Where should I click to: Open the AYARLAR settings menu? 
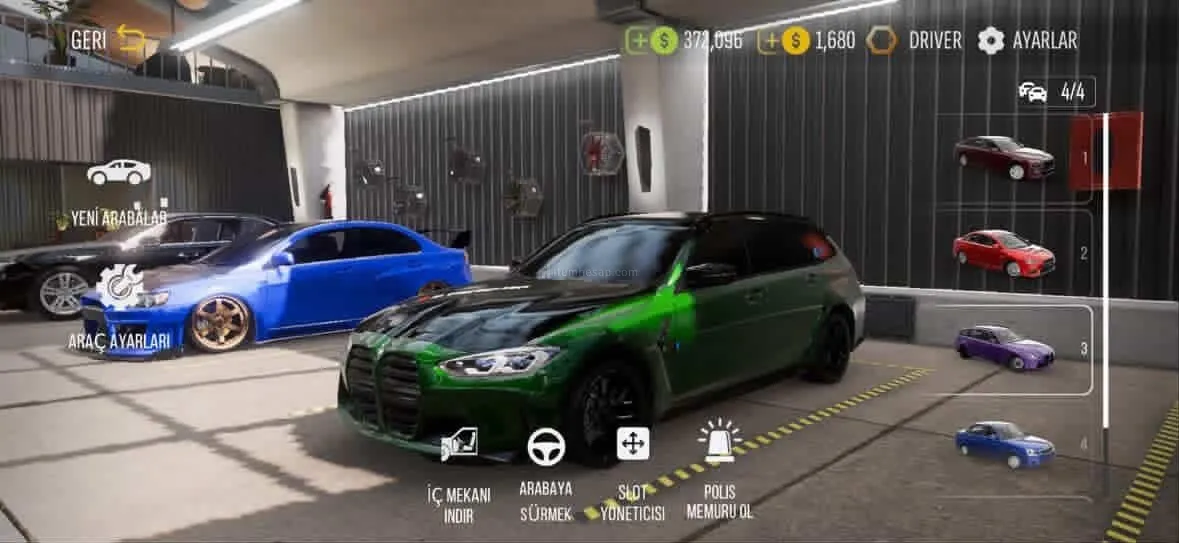1027,41
